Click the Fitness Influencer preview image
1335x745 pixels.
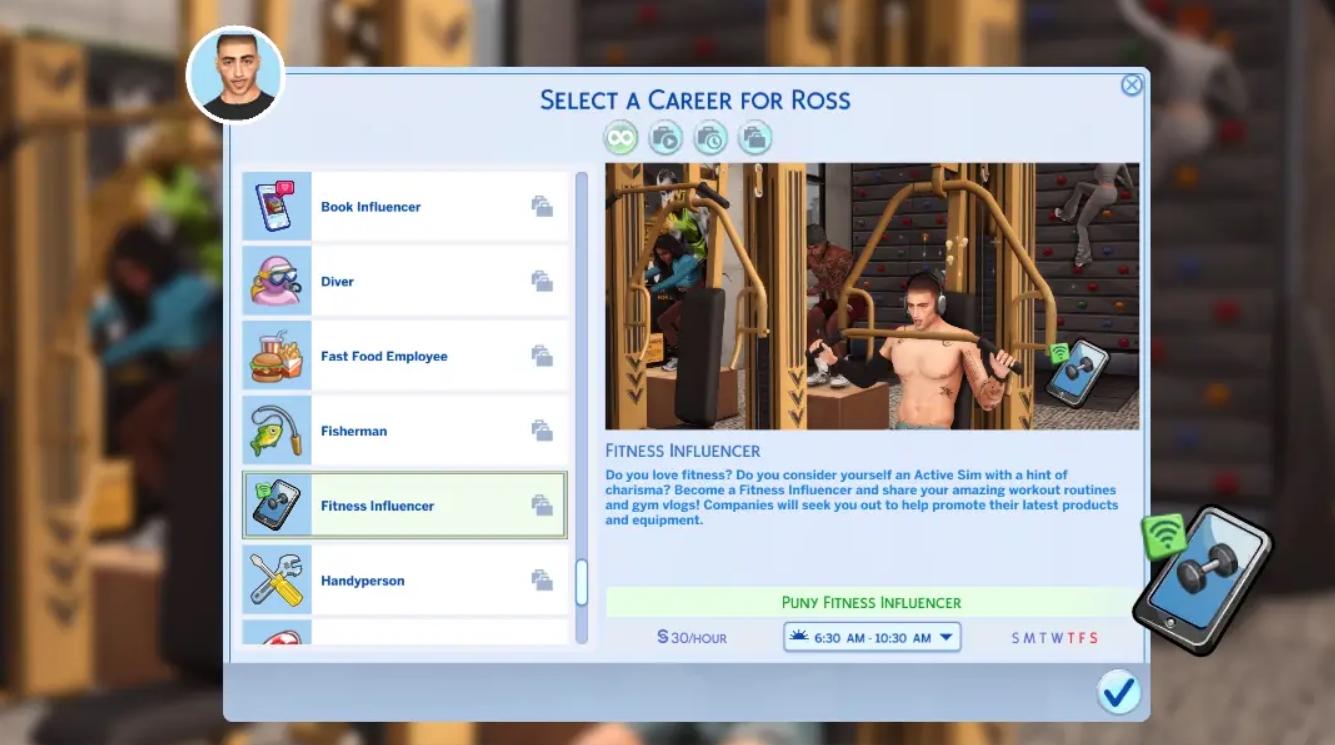(871, 296)
